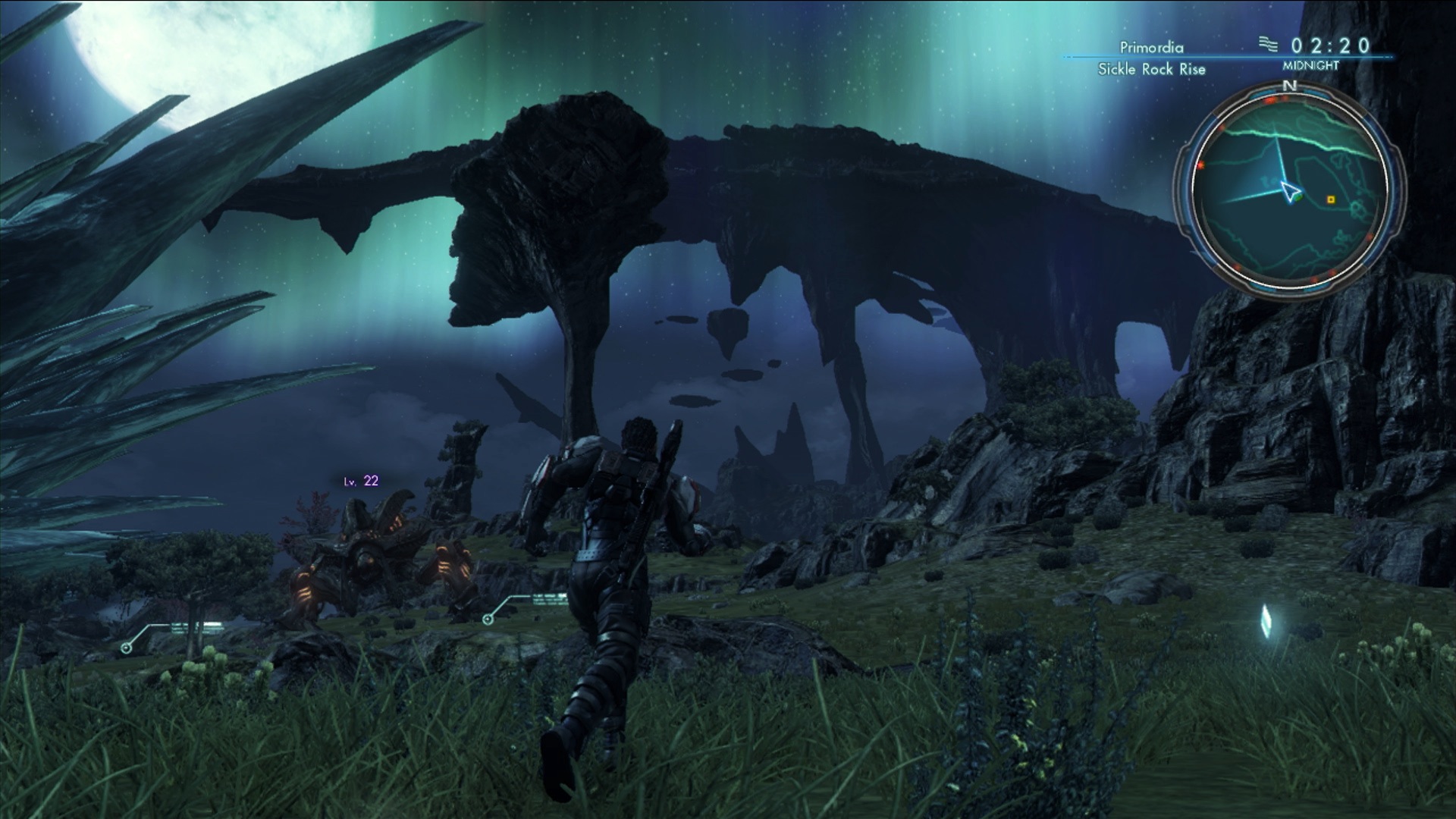
Task: Toggle the Lv. 22 enemy nameplate
Action: coord(360,482)
